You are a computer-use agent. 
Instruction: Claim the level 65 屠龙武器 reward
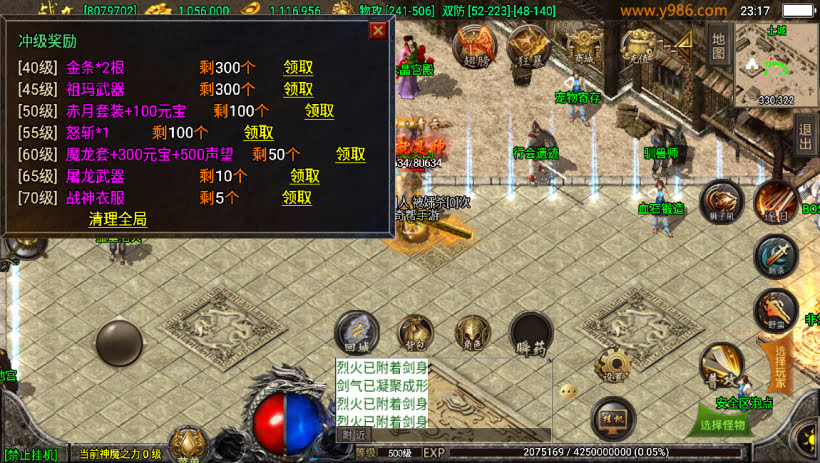tap(305, 176)
